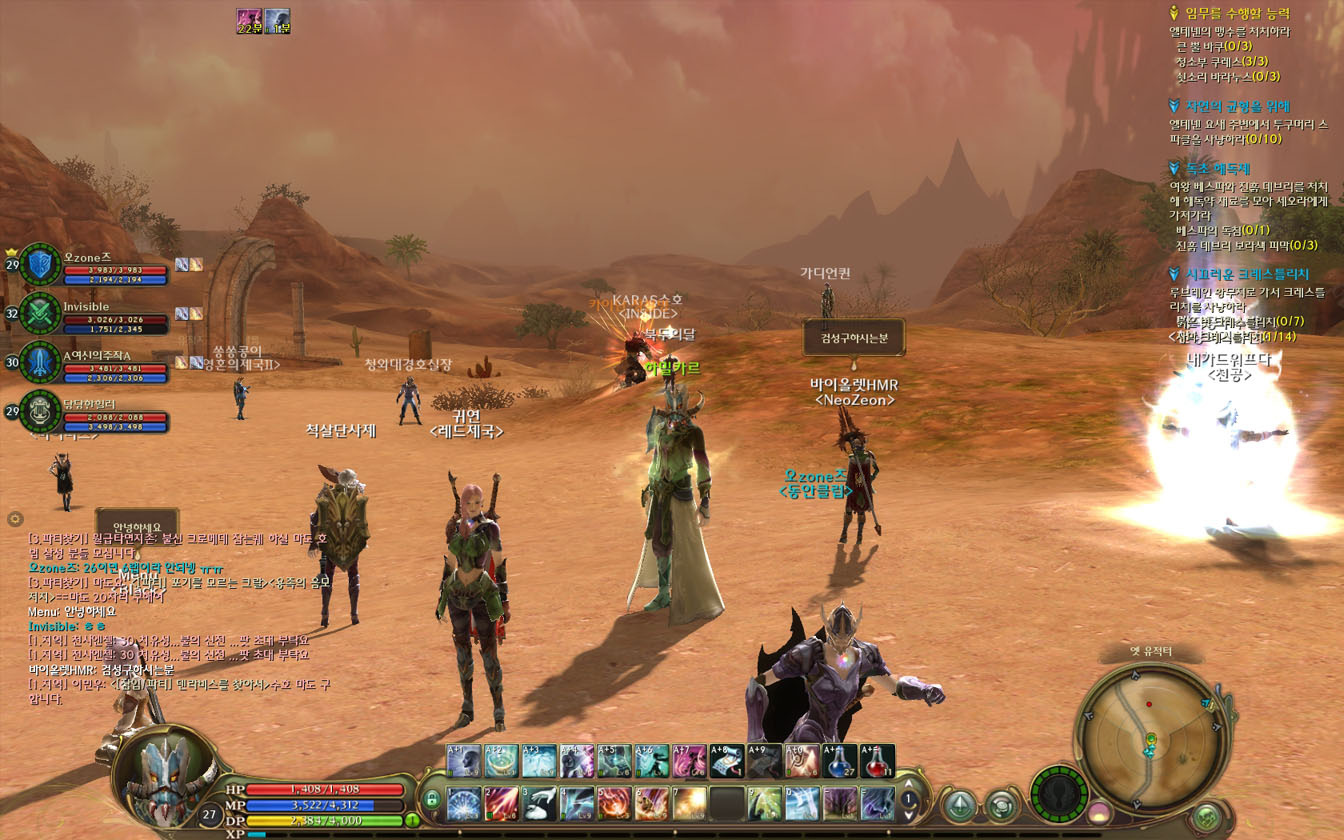The width and height of the screenshot is (1344, 840).
Task: Toggle the green hotbar lock button
Action: click(x=432, y=799)
